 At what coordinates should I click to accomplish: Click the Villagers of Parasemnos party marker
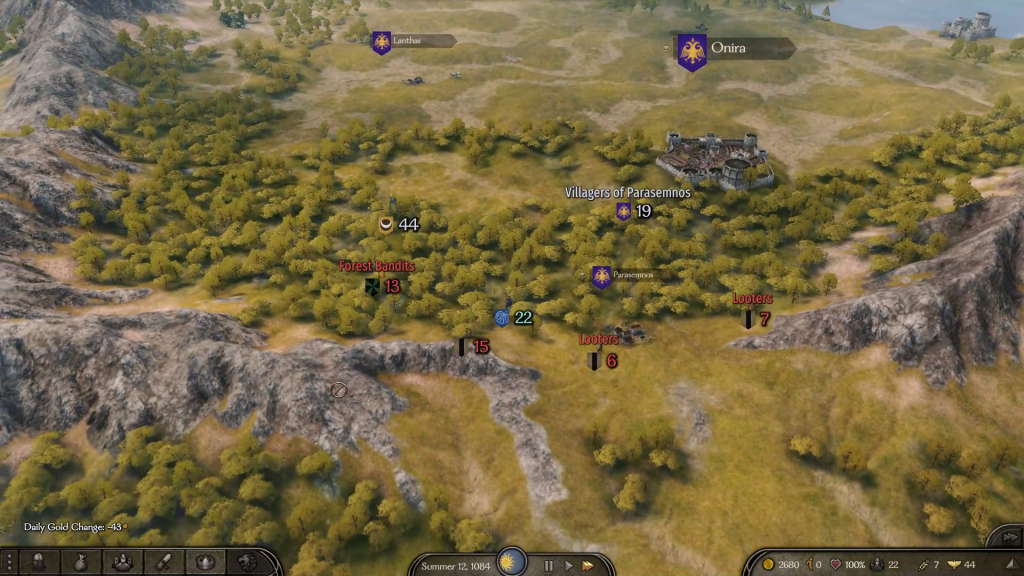point(624,211)
